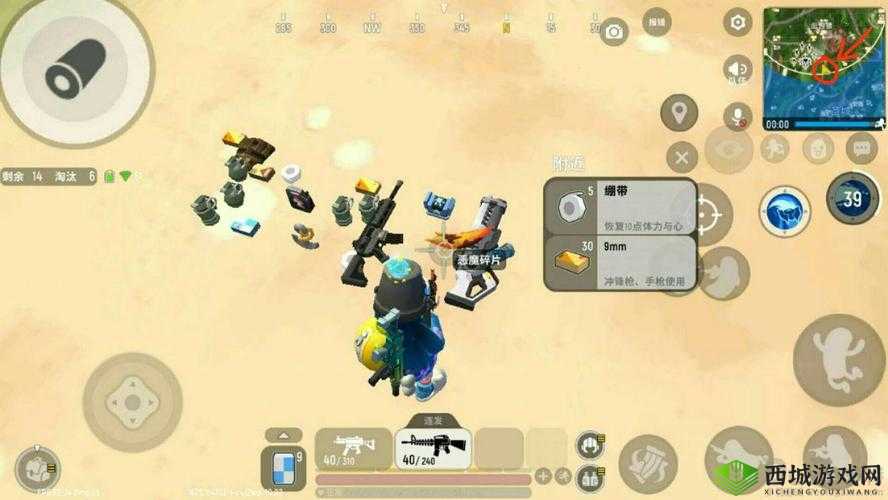Open the emote face icon
This screenshot has width=888, height=500.
coord(818,150)
